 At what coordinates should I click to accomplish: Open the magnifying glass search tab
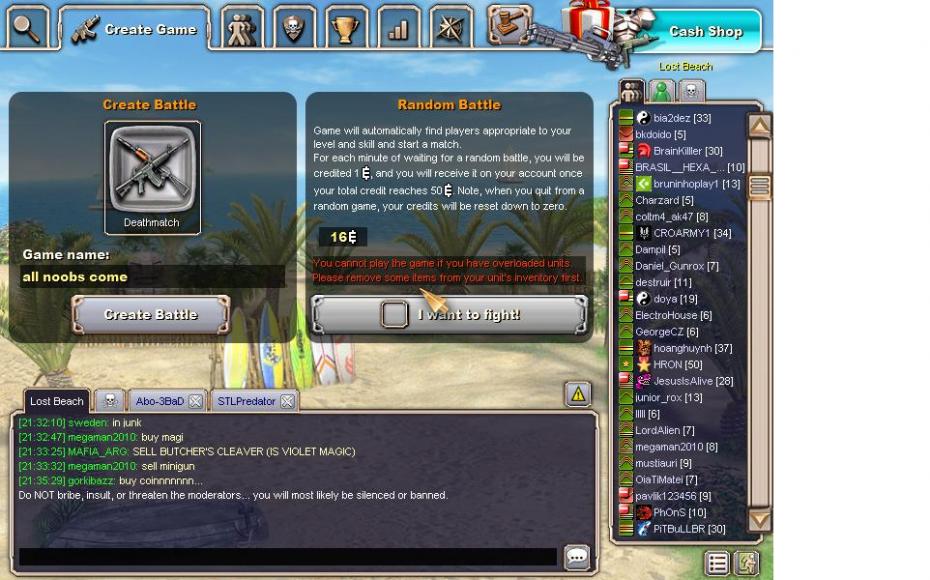pyautogui.click(x=27, y=28)
